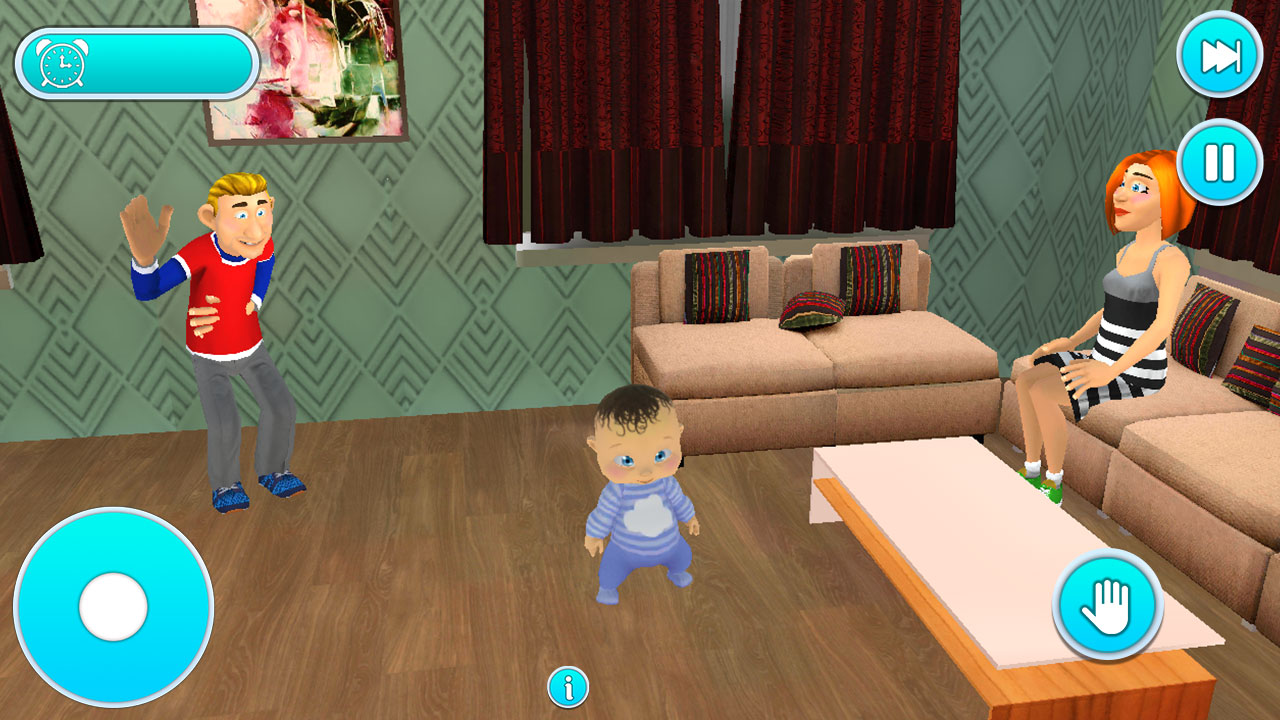
Task: Enable fast-forward mode
Action: click(1218, 56)
